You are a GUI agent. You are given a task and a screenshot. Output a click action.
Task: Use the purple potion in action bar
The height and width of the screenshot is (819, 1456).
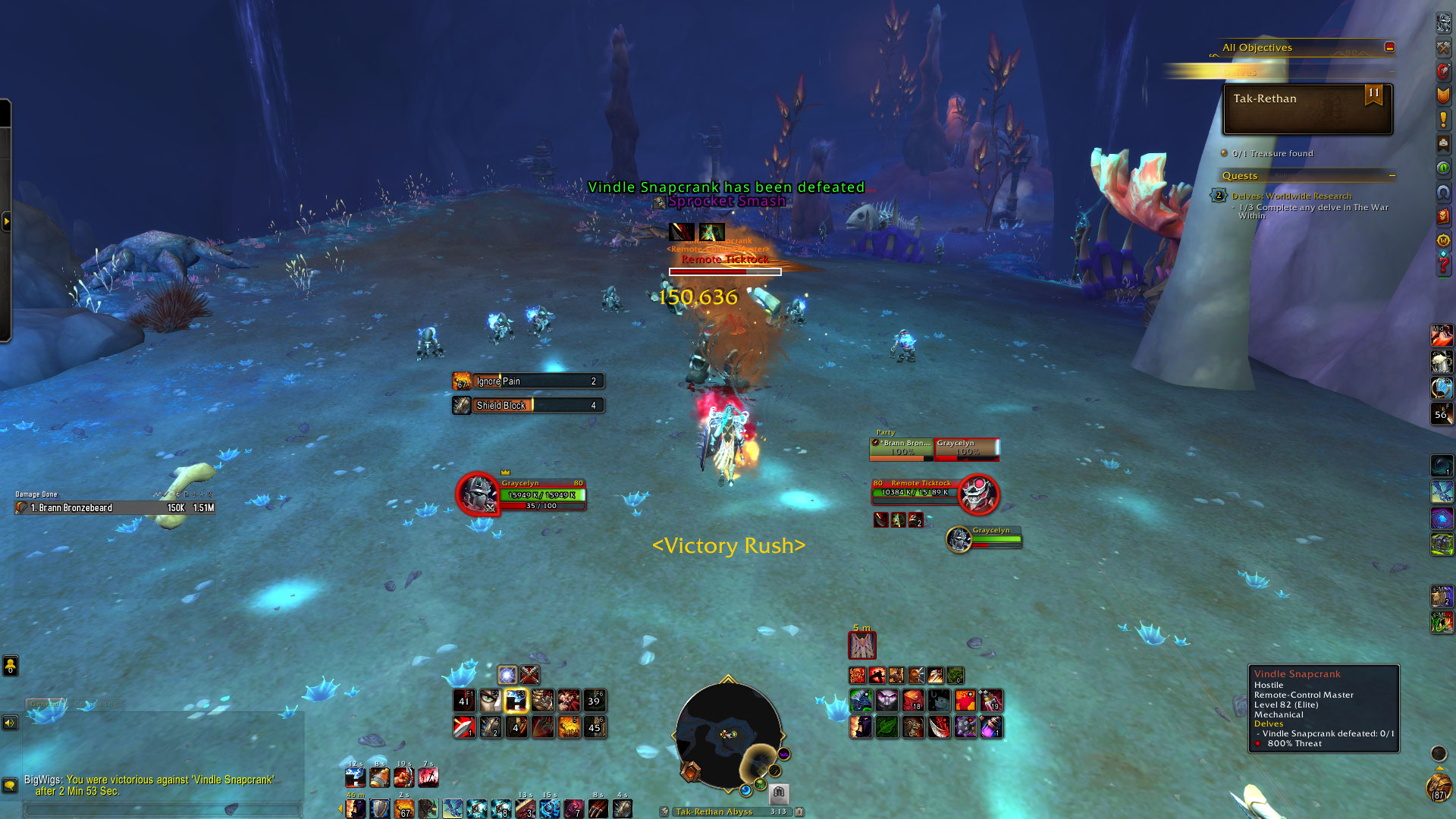pos(991,727)
